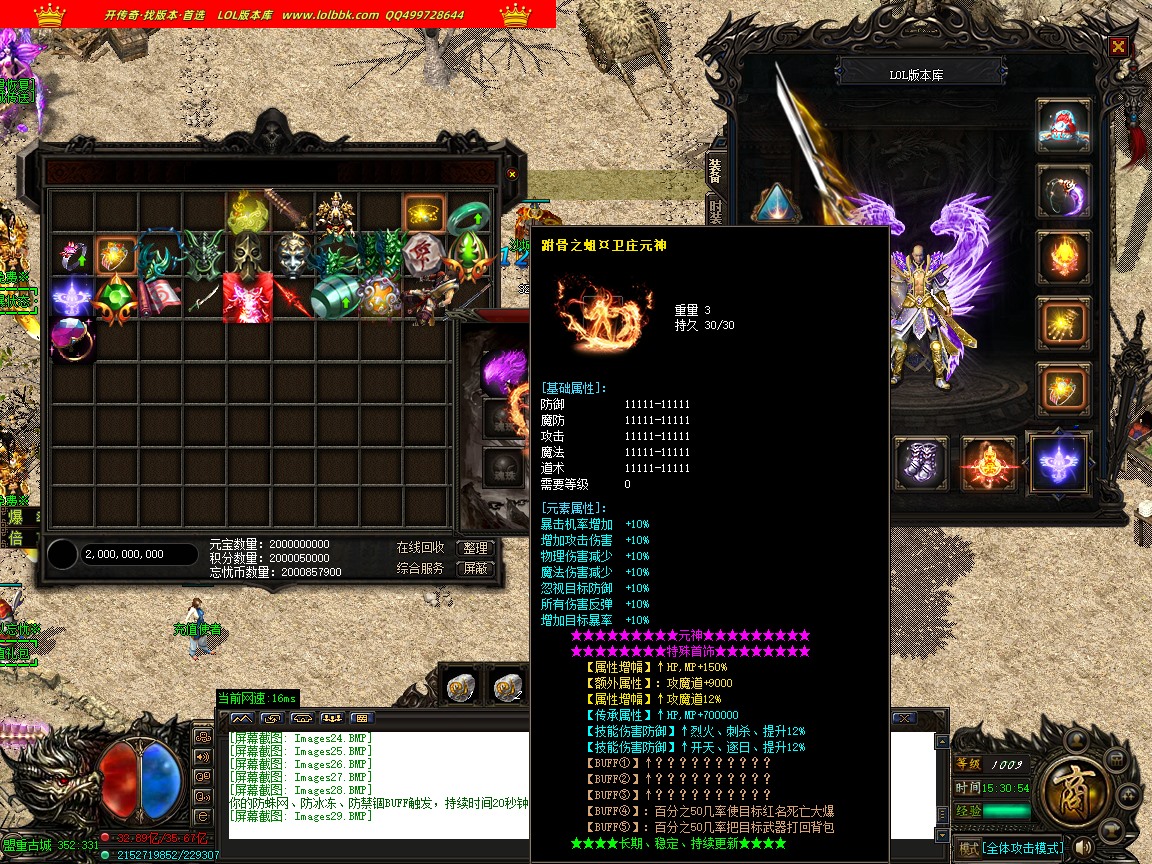Close the character equipment panel

pyautogui.click(x=1118, y=46)
